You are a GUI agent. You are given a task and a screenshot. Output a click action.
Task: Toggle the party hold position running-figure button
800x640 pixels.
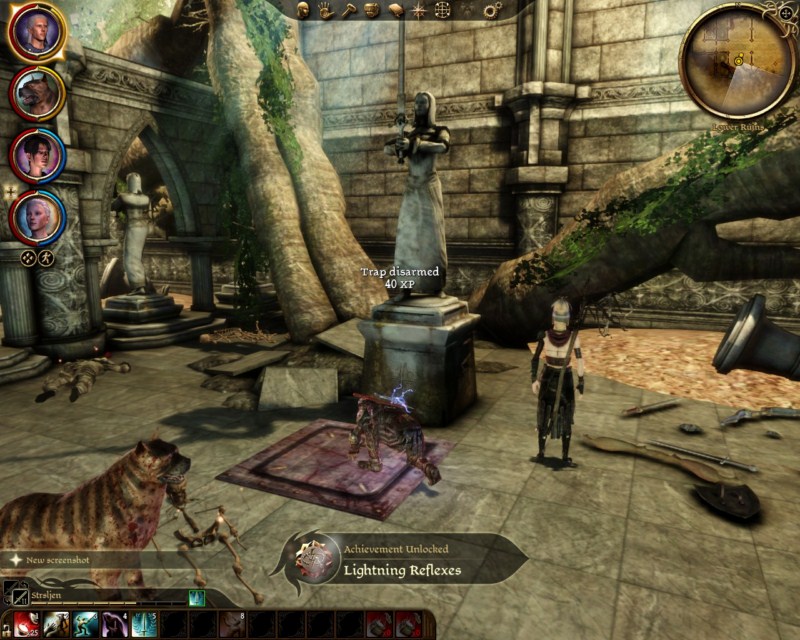[46, 258]
